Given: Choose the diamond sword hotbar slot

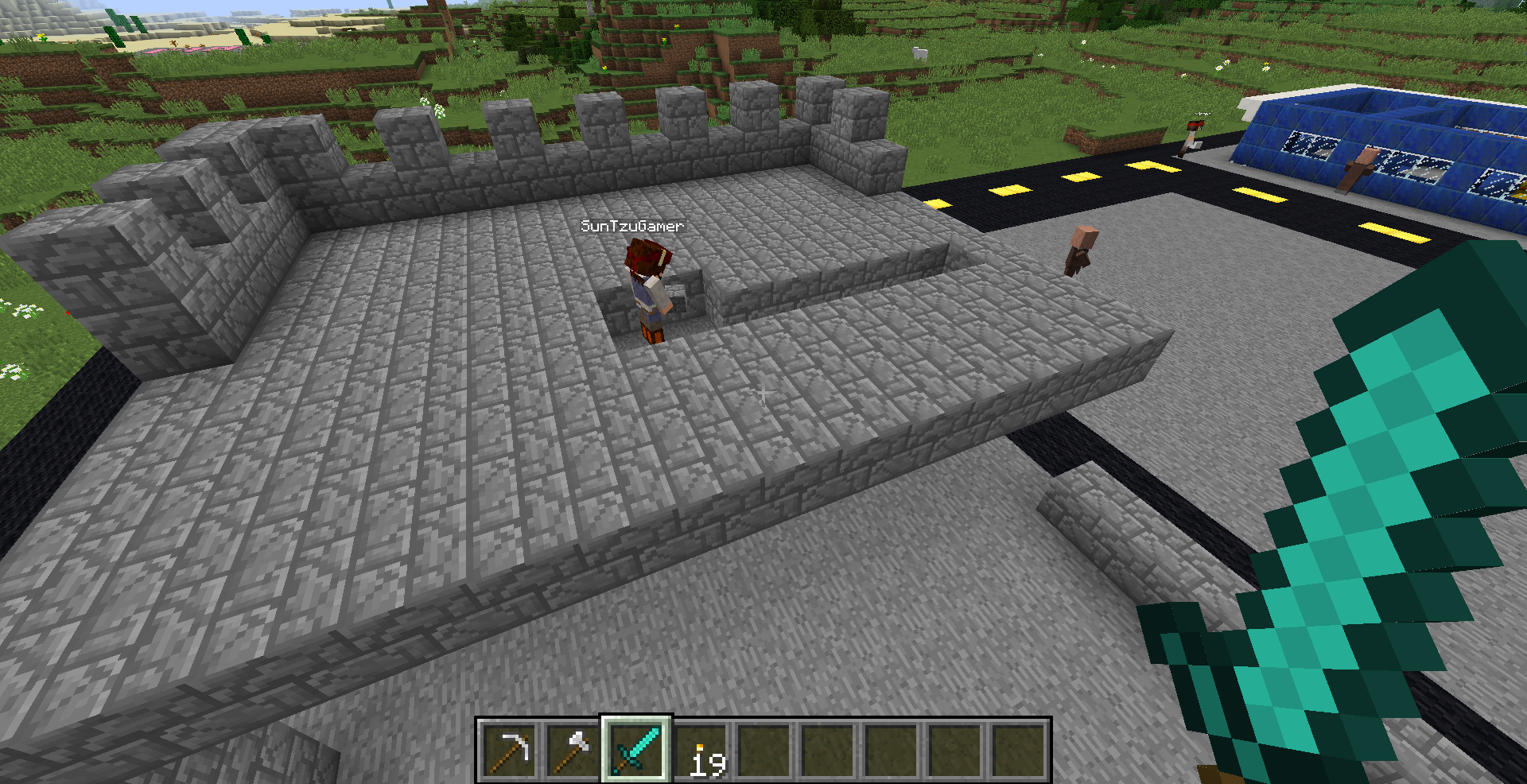Looking at the screenshot, I should pyautogui.click(x=636, y=751).
